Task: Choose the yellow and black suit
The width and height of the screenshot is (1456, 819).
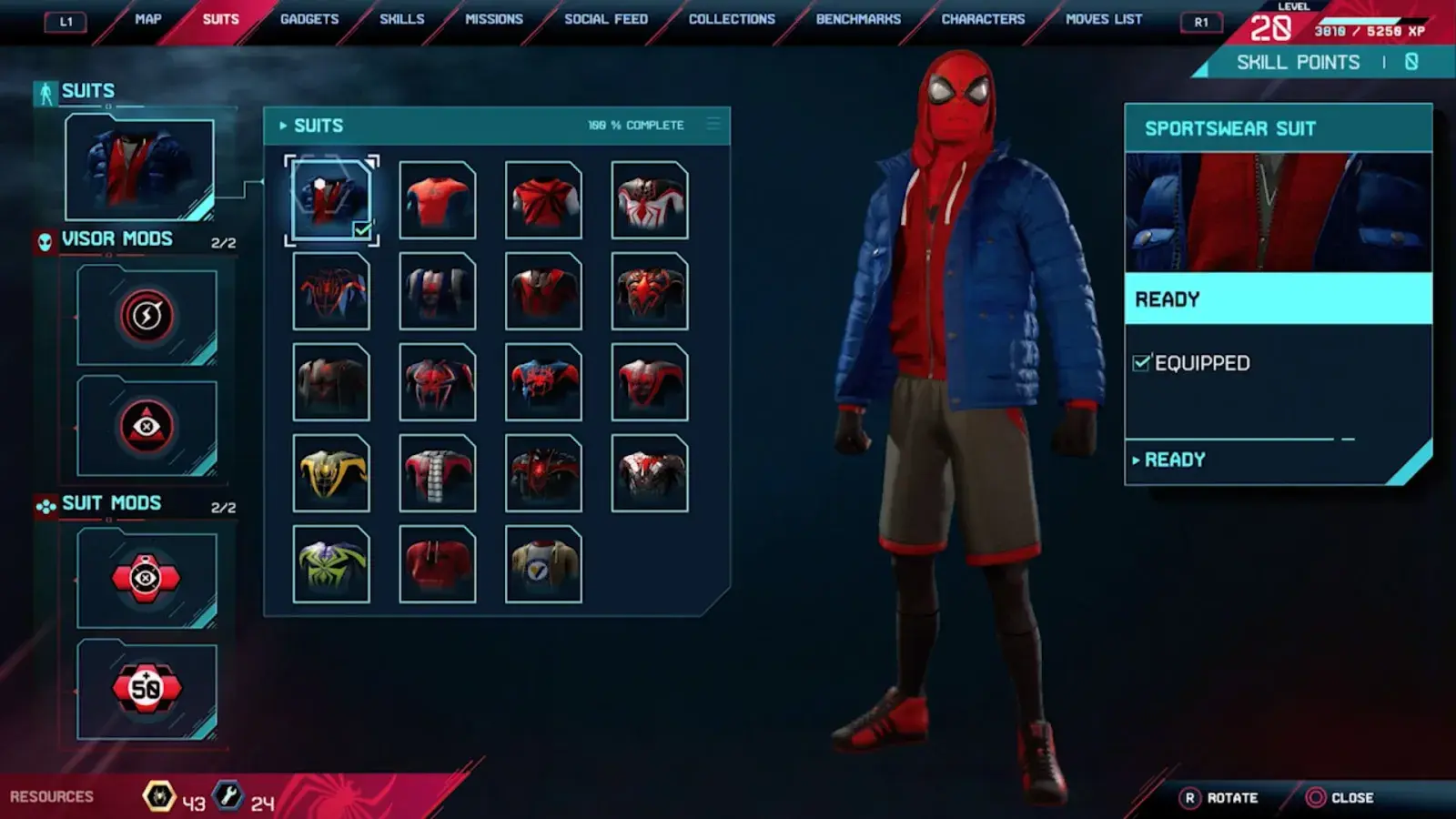Action: pos(331,473)
